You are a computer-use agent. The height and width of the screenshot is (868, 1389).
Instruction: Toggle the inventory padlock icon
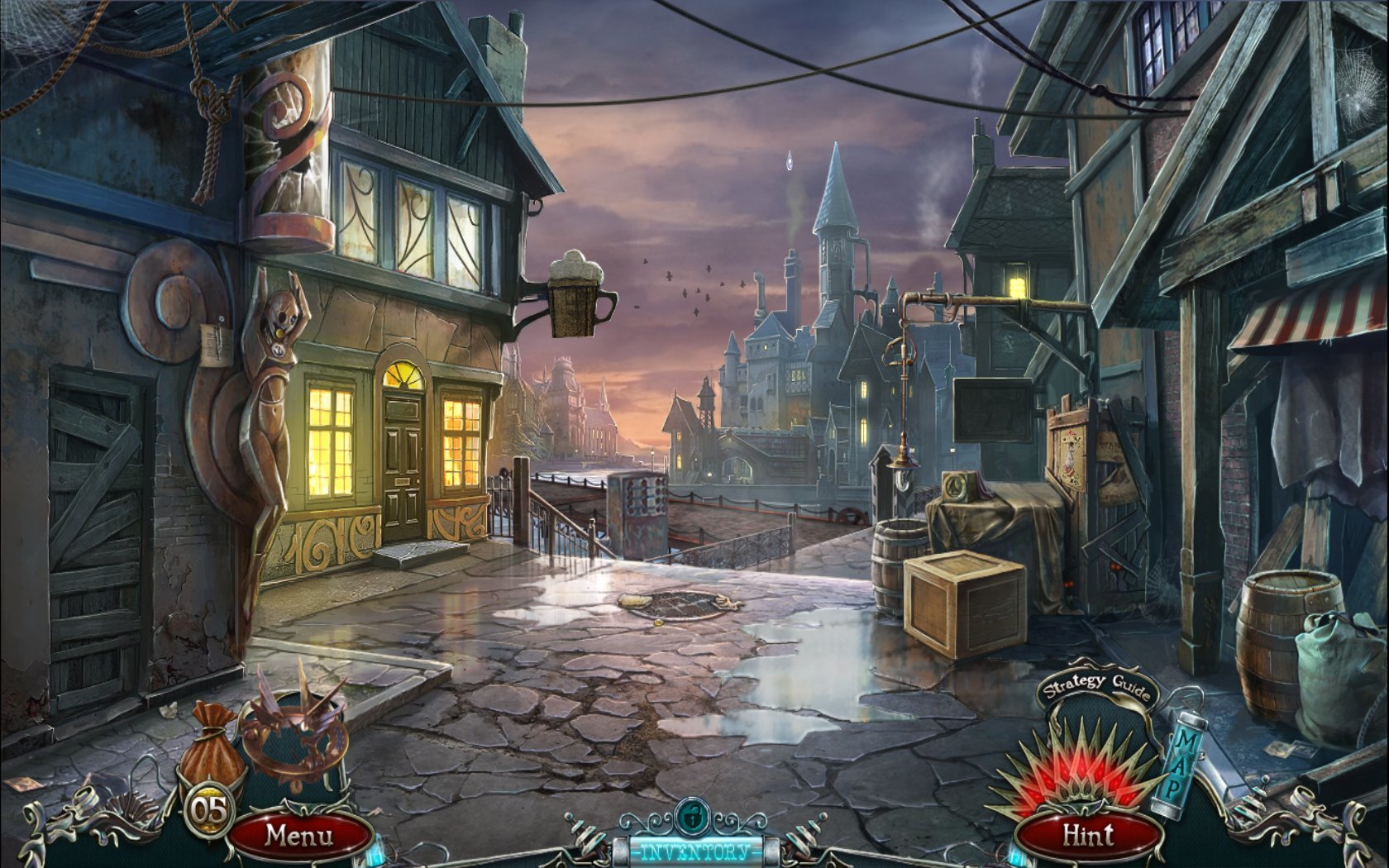tap(690, 818)
